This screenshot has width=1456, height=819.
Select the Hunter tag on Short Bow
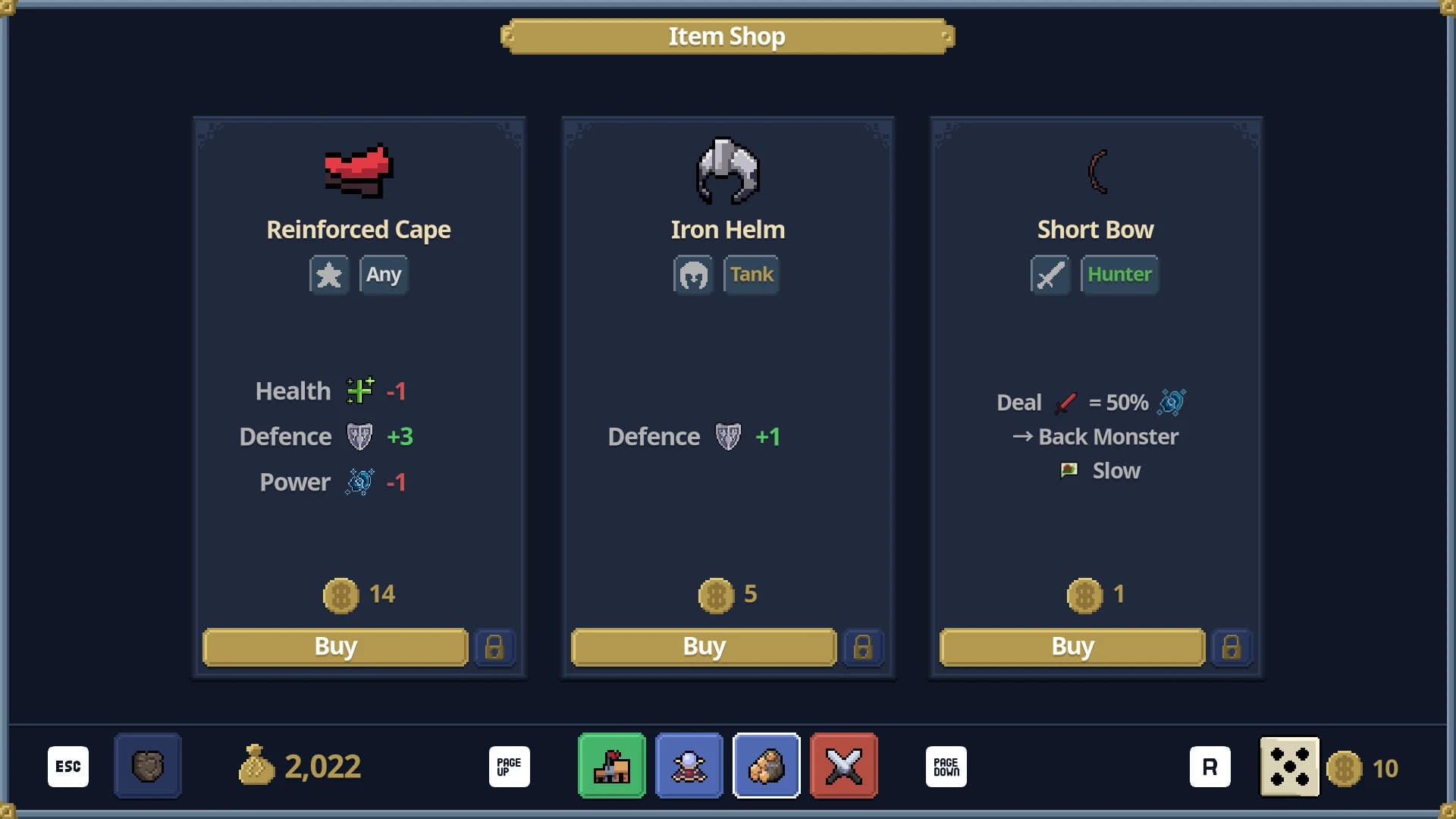[1119, 275]
